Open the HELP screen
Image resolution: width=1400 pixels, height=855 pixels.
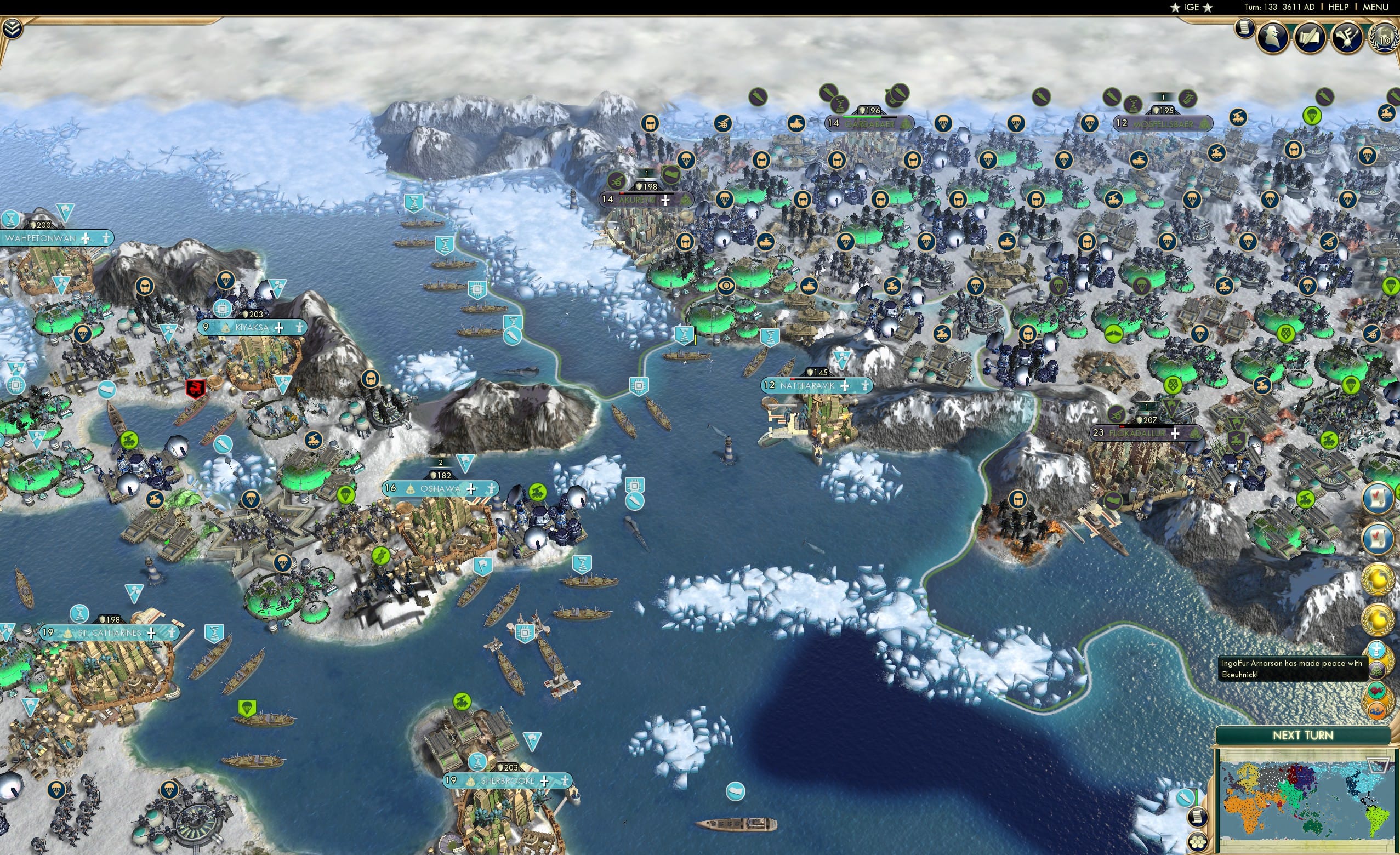[x=1338, y=7]
